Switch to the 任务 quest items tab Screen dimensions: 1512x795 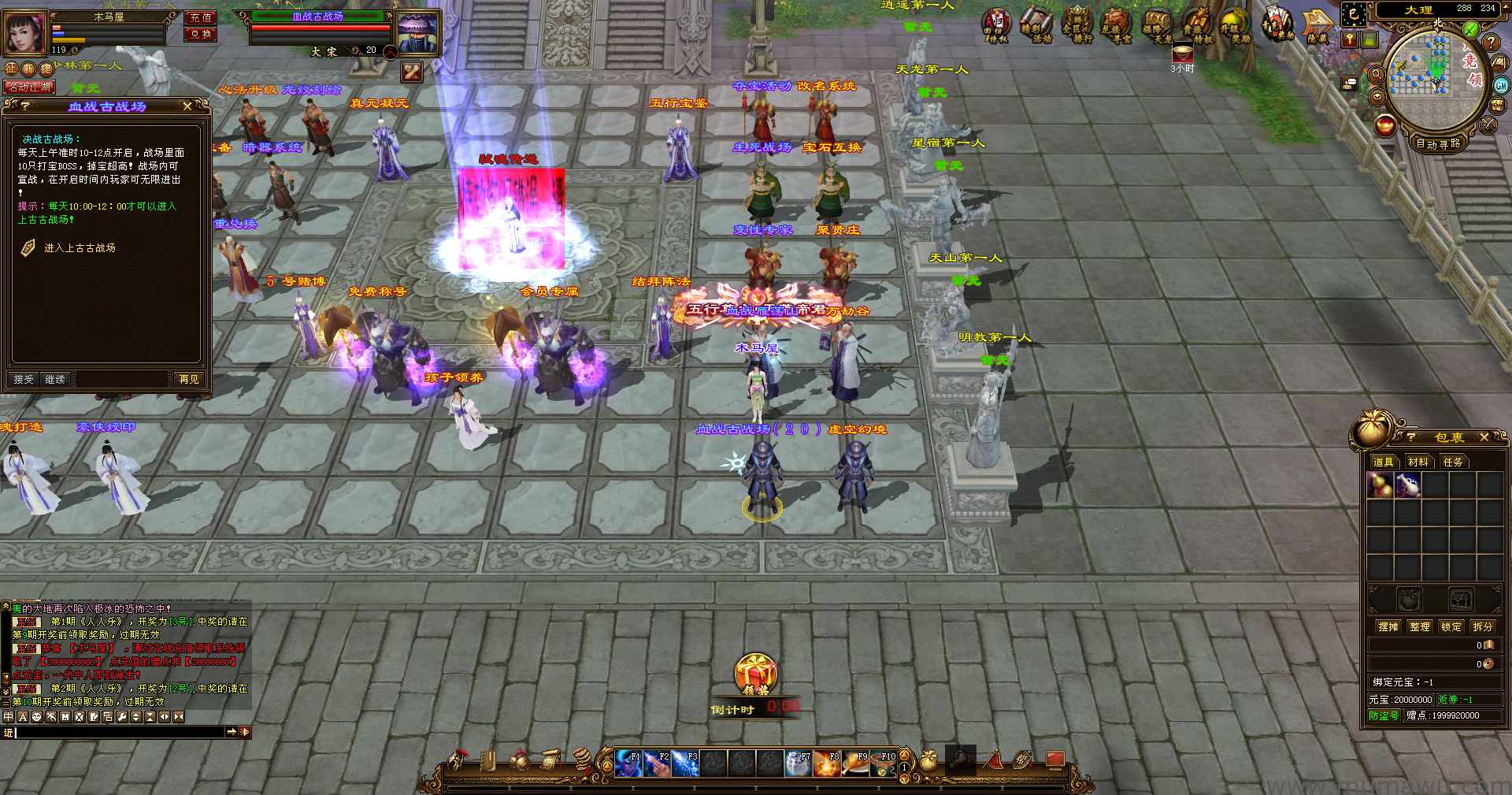click(x=1452, y=463)
